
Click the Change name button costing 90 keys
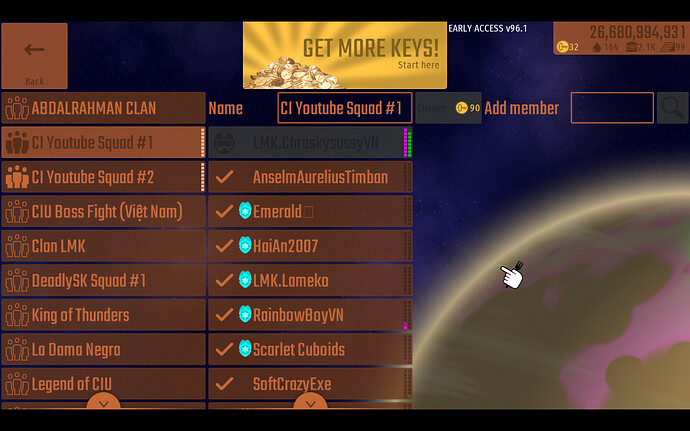pos(448,108)
